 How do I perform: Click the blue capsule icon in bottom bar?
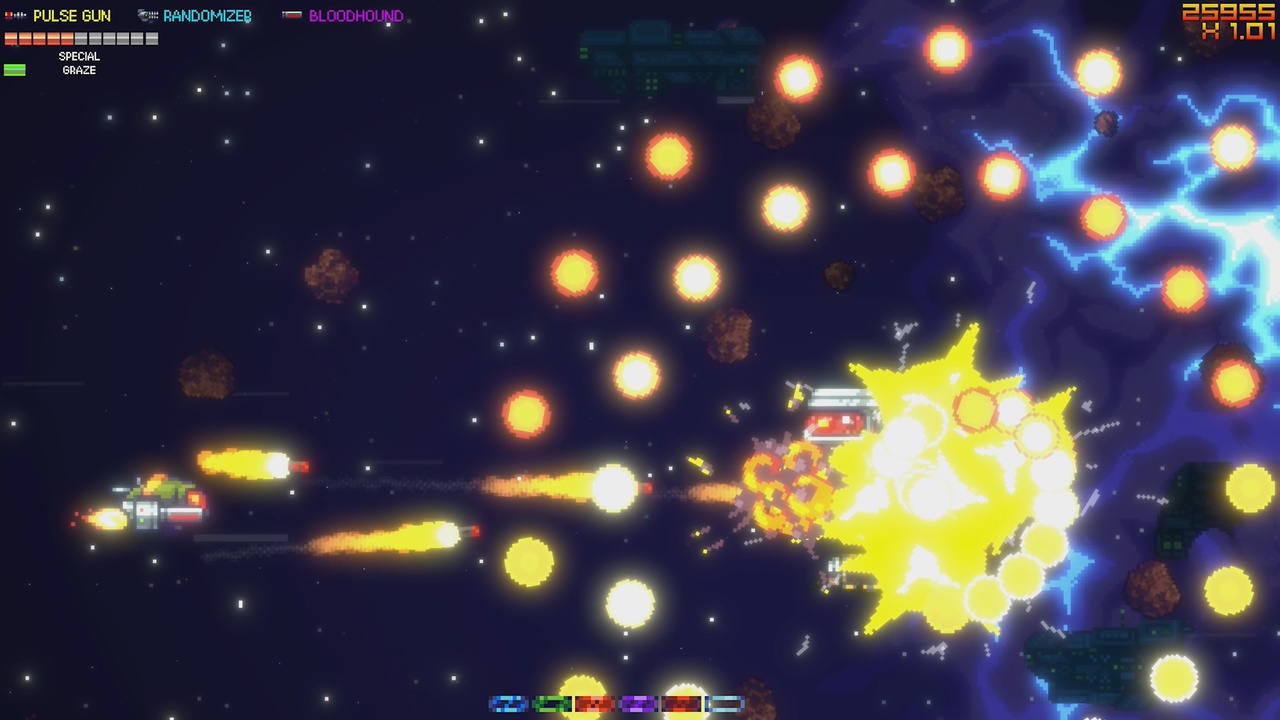pyautogui.click(x=508, y=706)
